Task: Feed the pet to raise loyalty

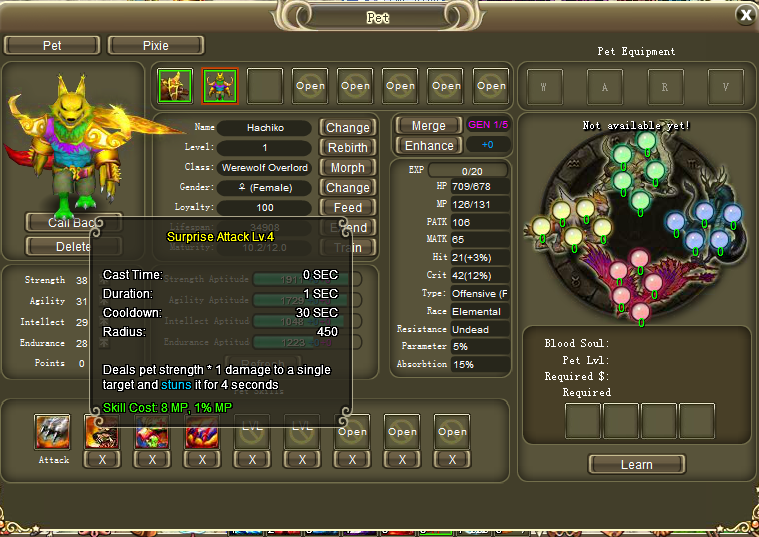Action: [347, 207]
